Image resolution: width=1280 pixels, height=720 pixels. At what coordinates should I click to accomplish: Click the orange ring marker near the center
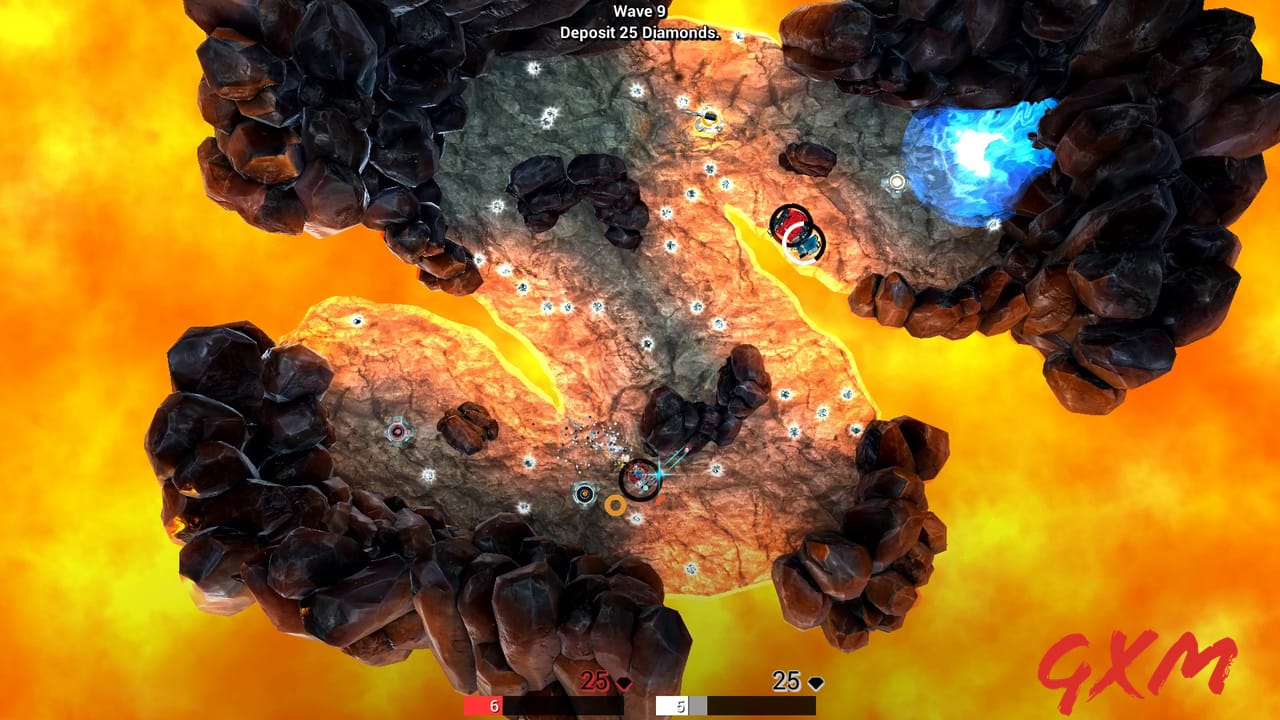[x=616, y=506]
